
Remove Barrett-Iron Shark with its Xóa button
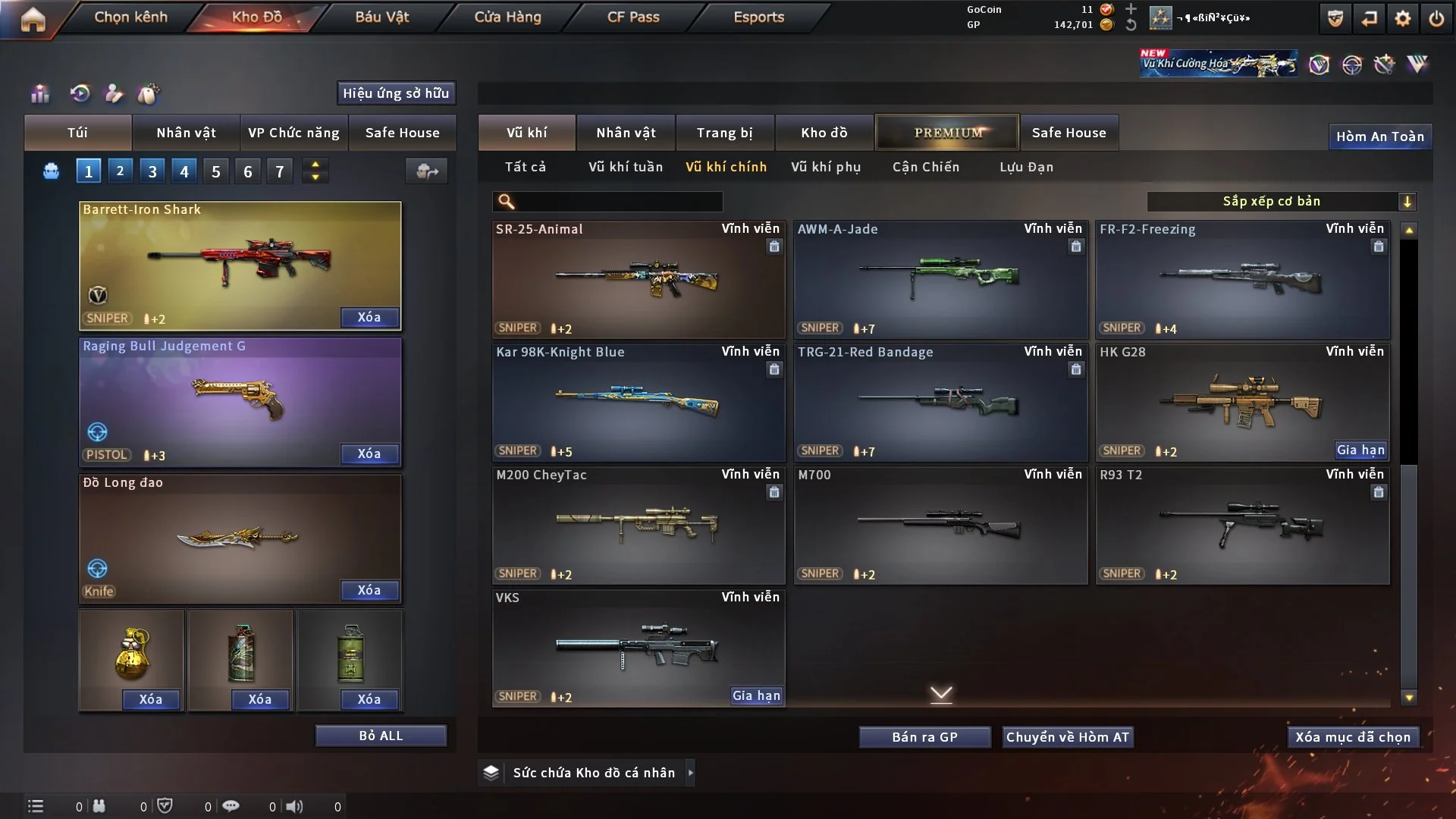[369, 318]
